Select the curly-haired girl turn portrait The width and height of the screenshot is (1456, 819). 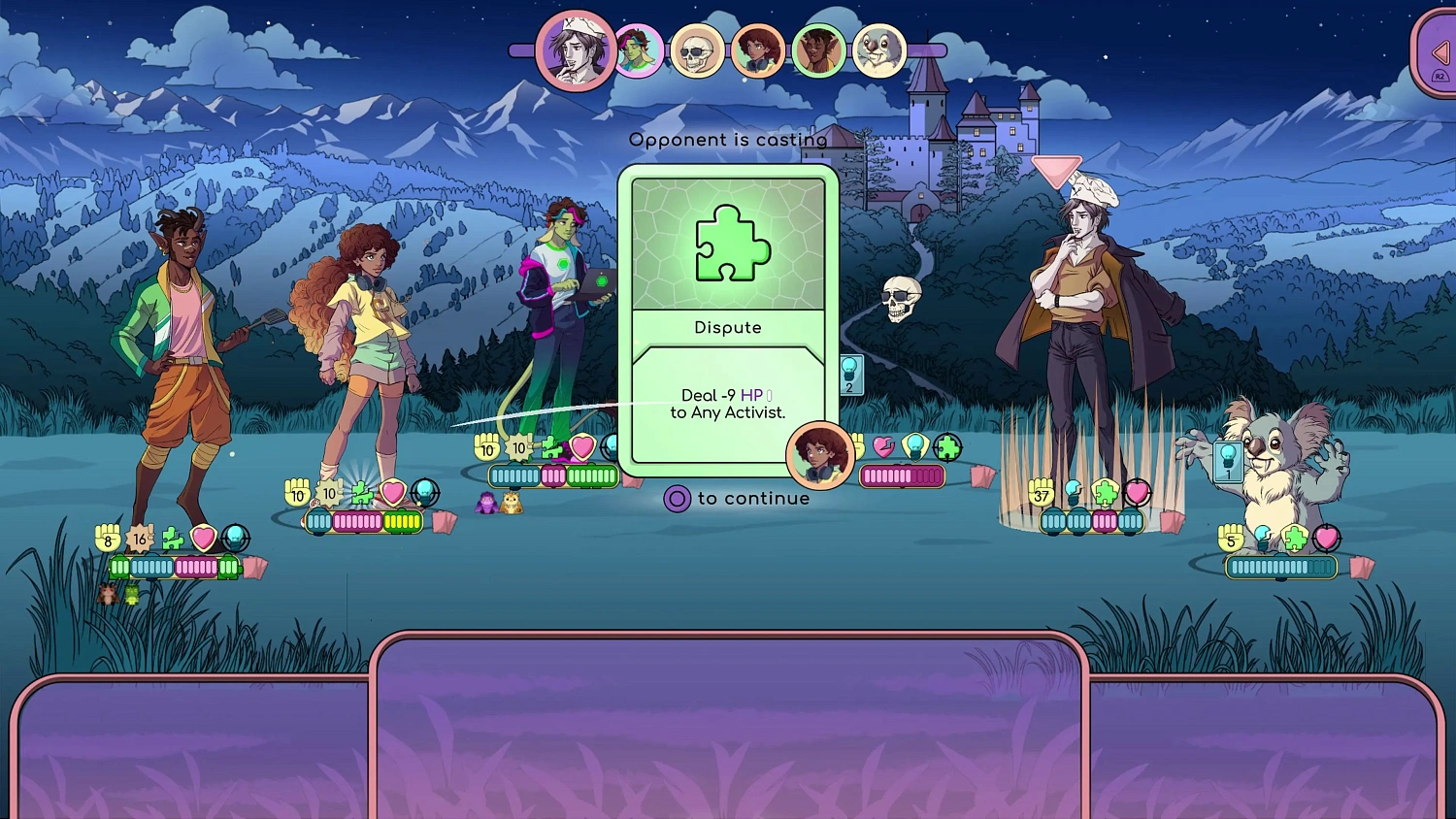pos(757,50)
